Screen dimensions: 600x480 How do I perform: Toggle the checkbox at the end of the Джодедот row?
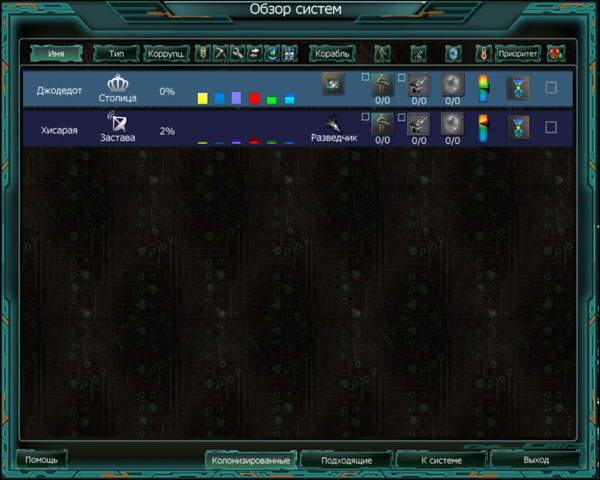coord(551,88)
